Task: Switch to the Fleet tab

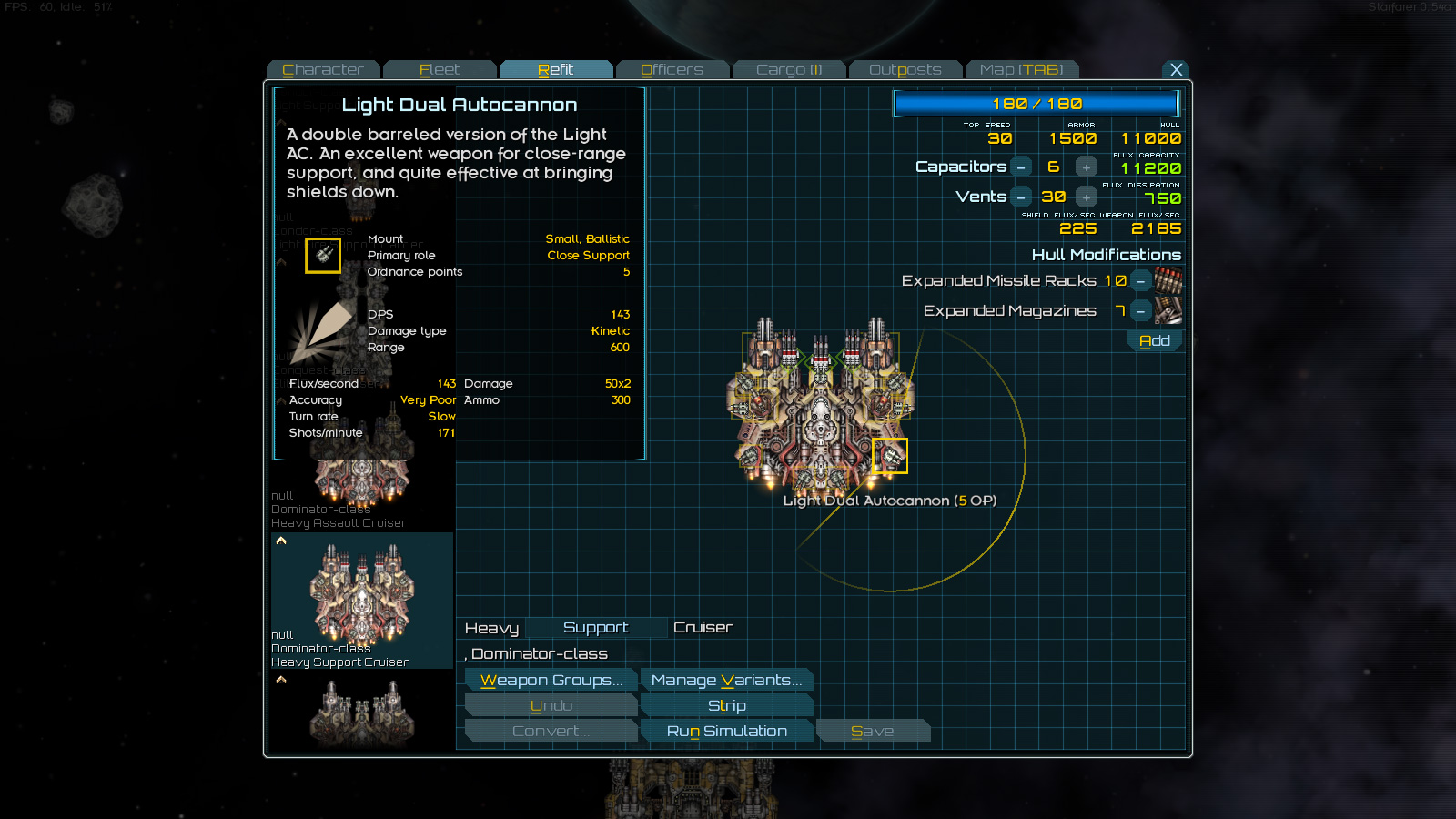Action: point(440,69)
